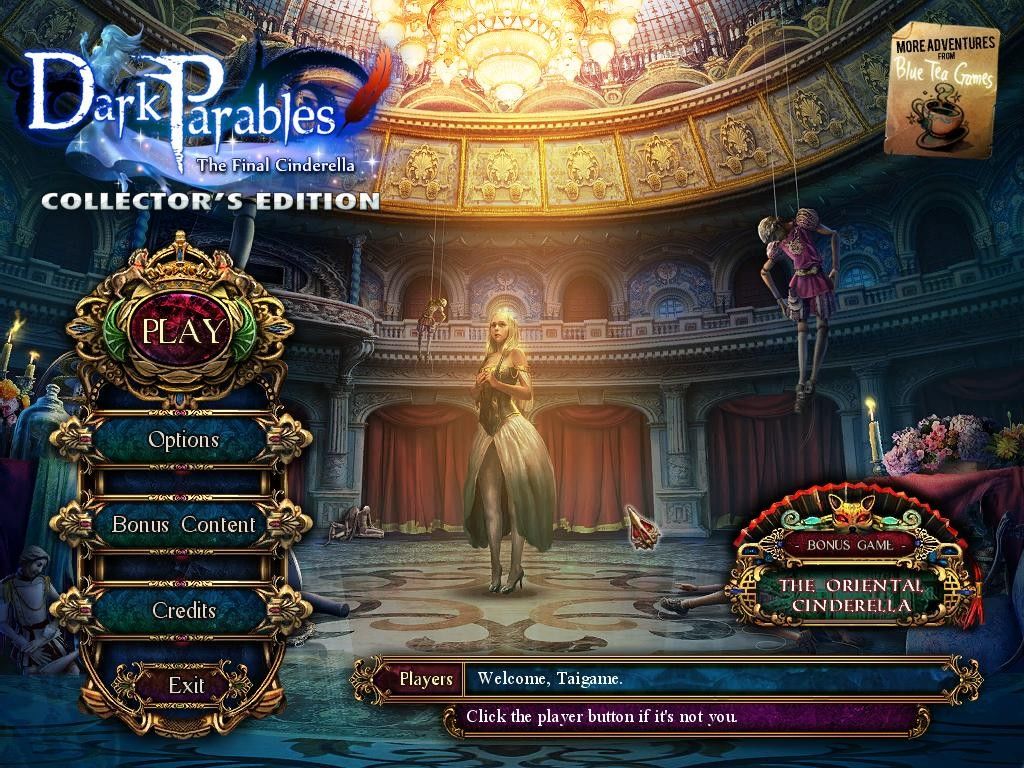Show the game Credits
1024x768 pixels.
pyautogui.click(x=184, y=610)
